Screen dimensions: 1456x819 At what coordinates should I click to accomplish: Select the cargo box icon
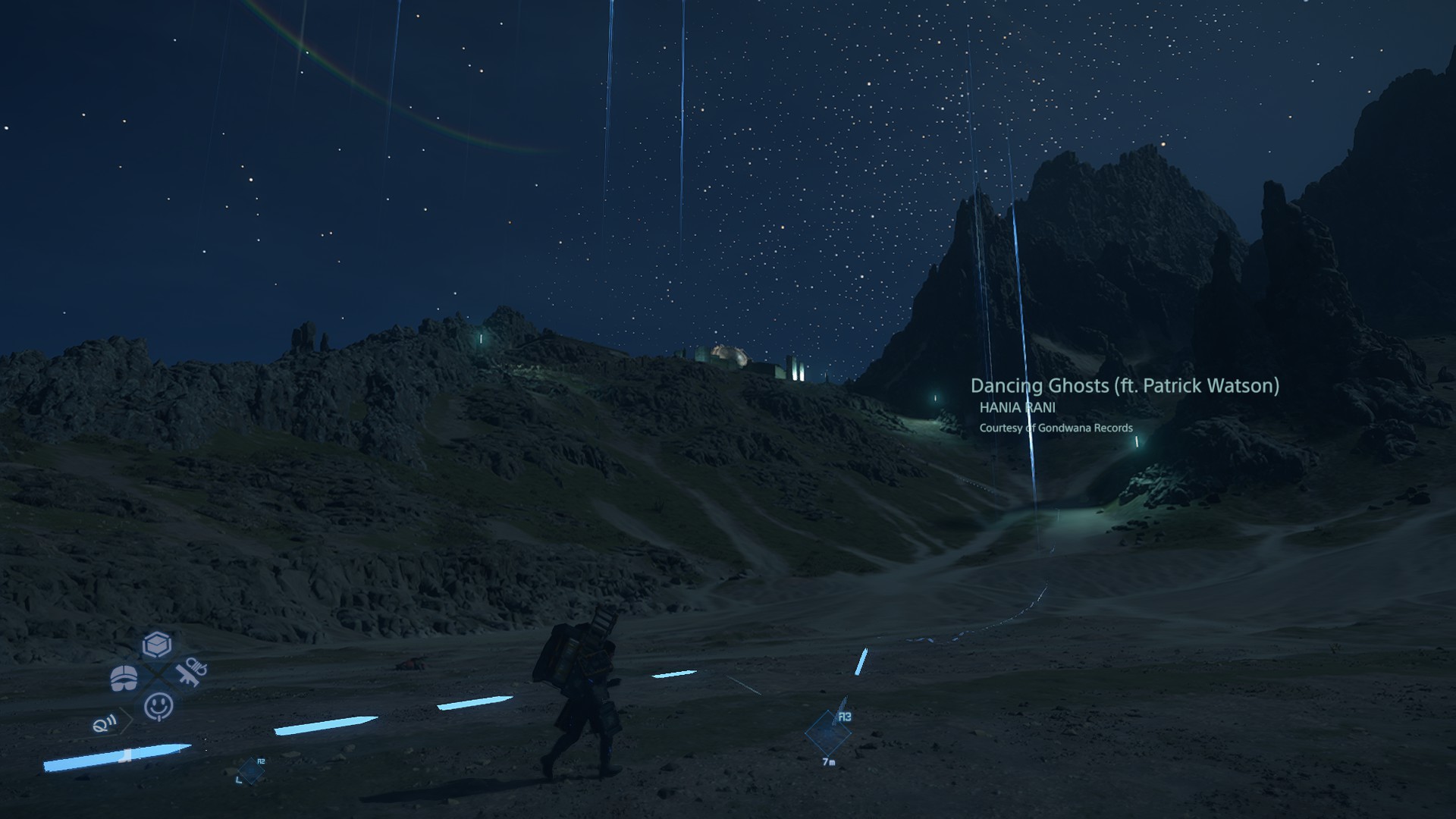pos(157,645)
